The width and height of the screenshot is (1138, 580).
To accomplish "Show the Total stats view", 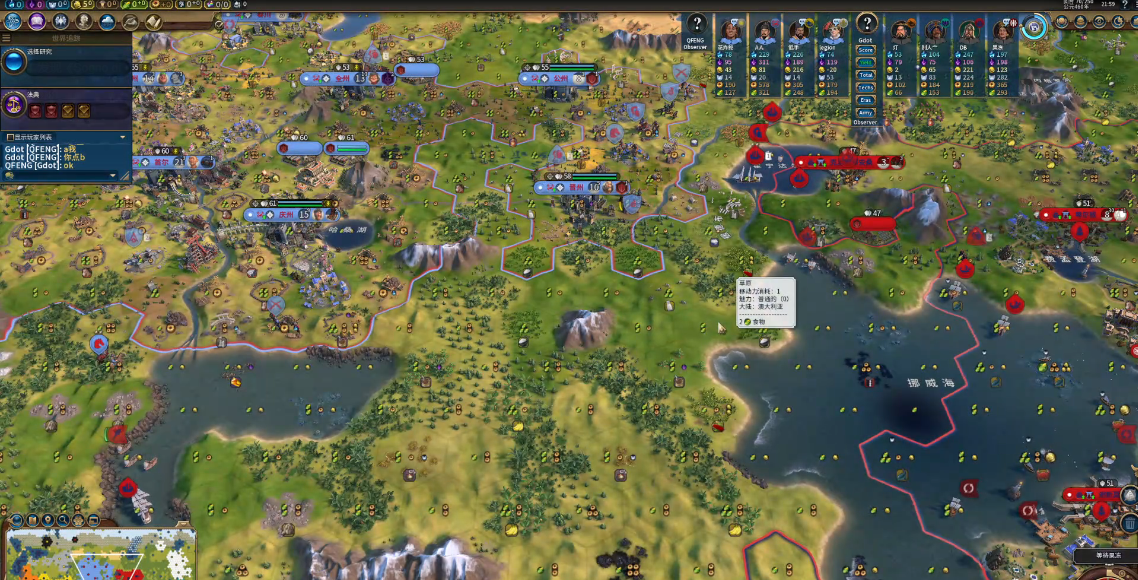I will 866,75.
